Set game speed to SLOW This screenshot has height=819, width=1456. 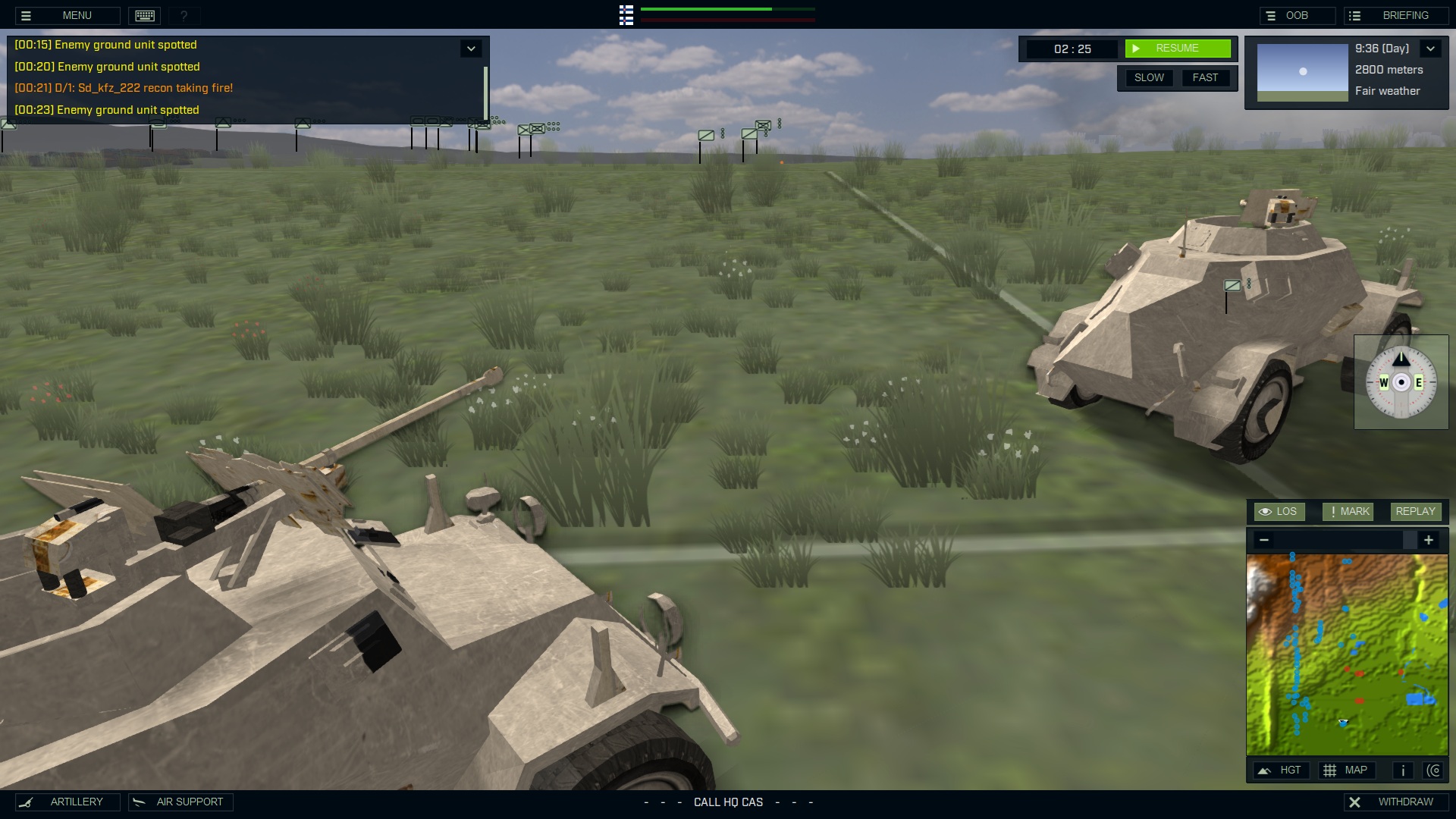point(1149,77)
